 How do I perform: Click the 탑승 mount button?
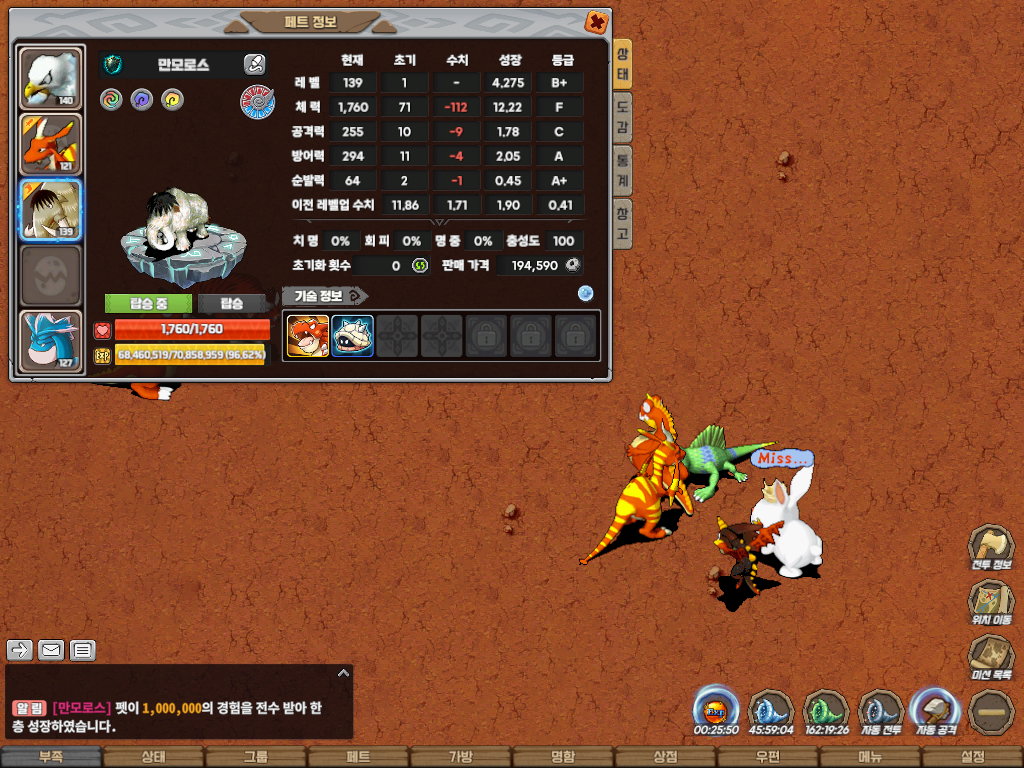[x=232, y=304]
